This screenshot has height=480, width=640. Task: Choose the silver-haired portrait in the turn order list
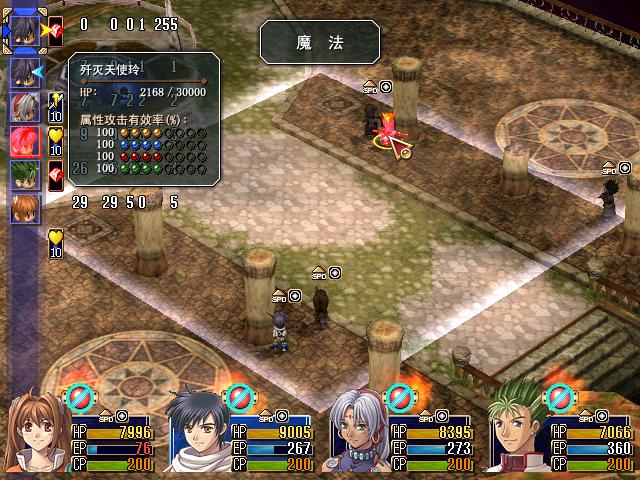(25, 107)
